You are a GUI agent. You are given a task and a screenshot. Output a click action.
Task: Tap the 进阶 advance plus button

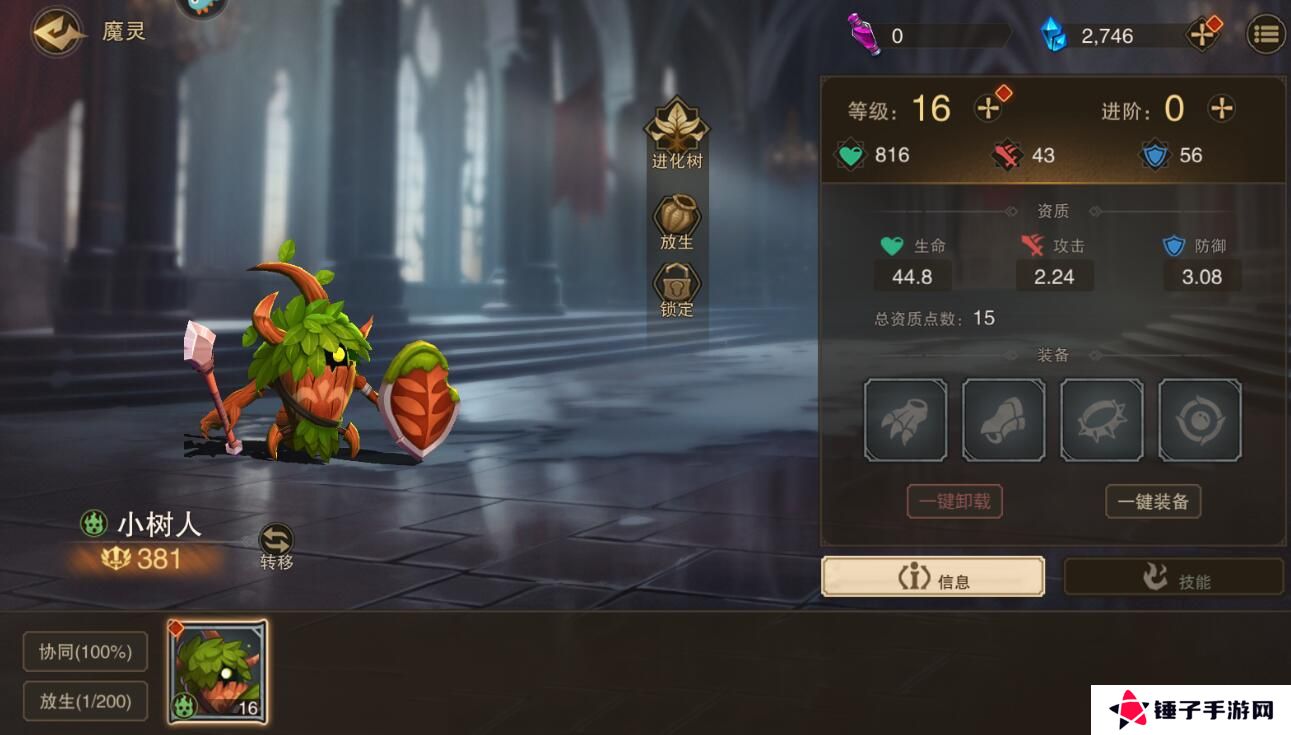pos(1221,108)
